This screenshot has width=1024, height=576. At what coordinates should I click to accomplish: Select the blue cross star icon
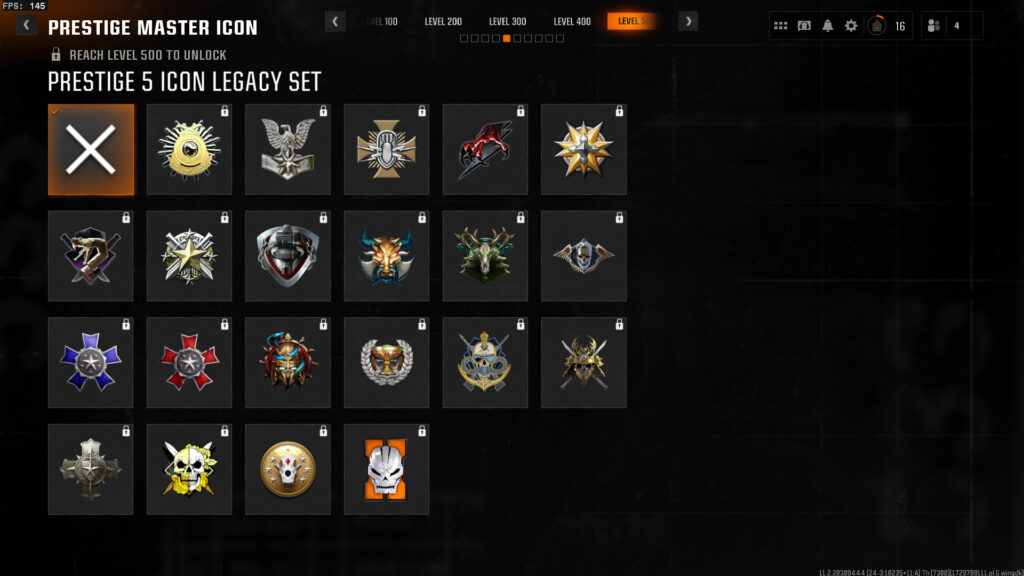pyautogui.click(x=91, y=362)
